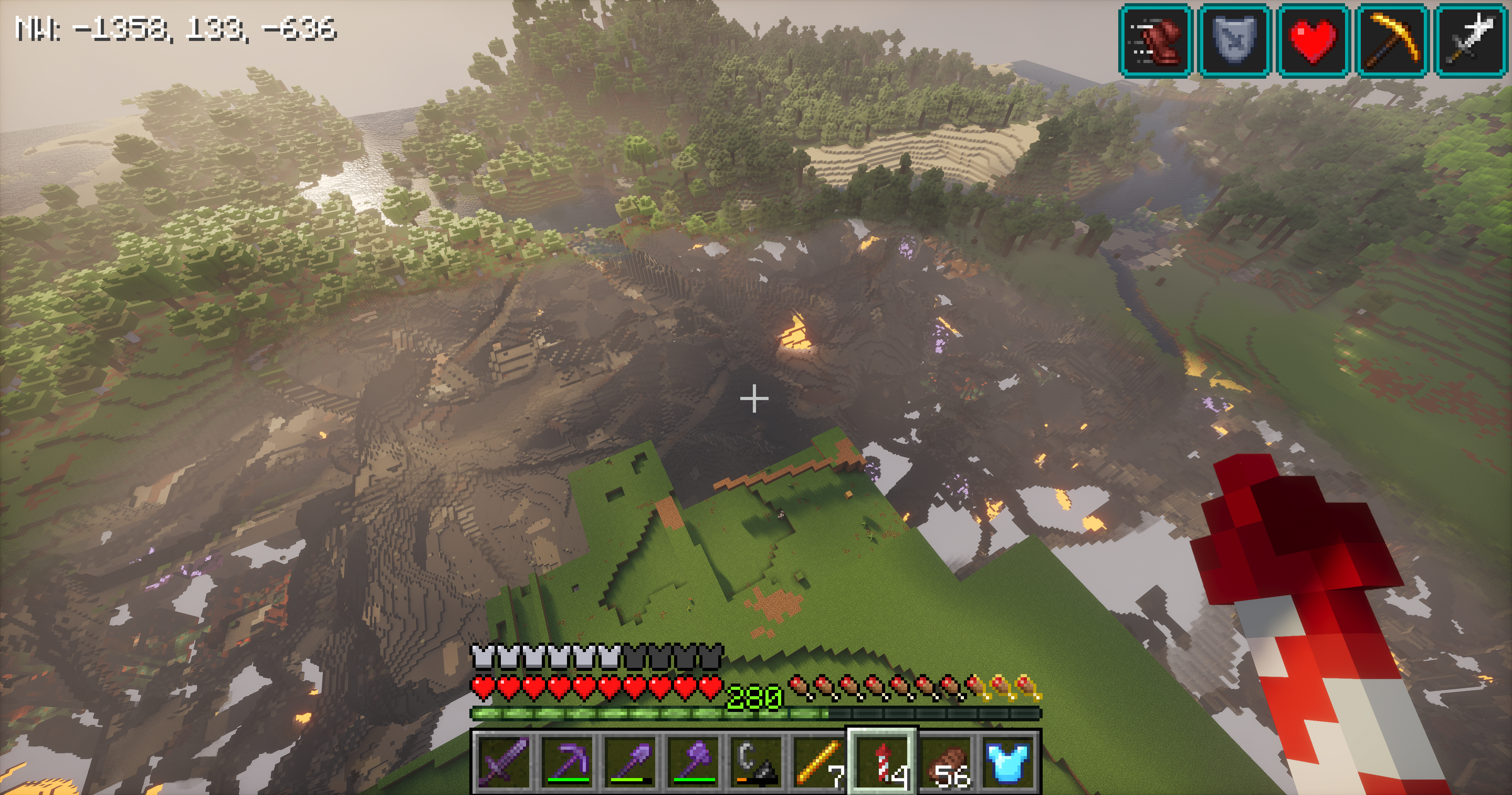Image resolution: width=1512 pixels, height=795 pixels.
Task: Click the golden pickaxe Haste effect icon
Action: pos(1392,41)
